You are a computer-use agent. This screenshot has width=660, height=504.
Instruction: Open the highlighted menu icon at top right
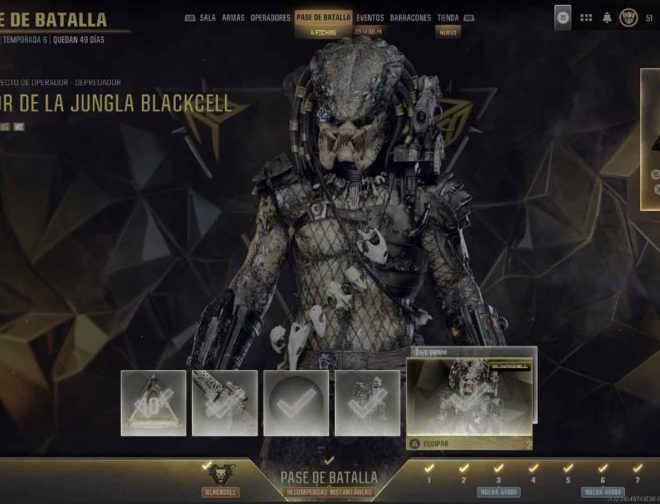click(563, 17)
